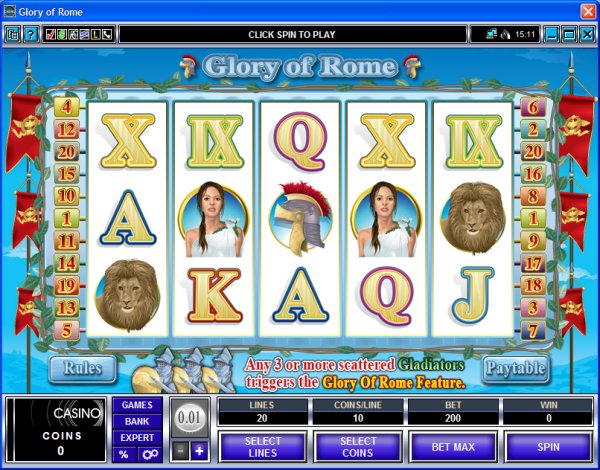This screenshot has height=470, width=600.
Task: Select payline 4 marker on left side
Action: [69, 106]
